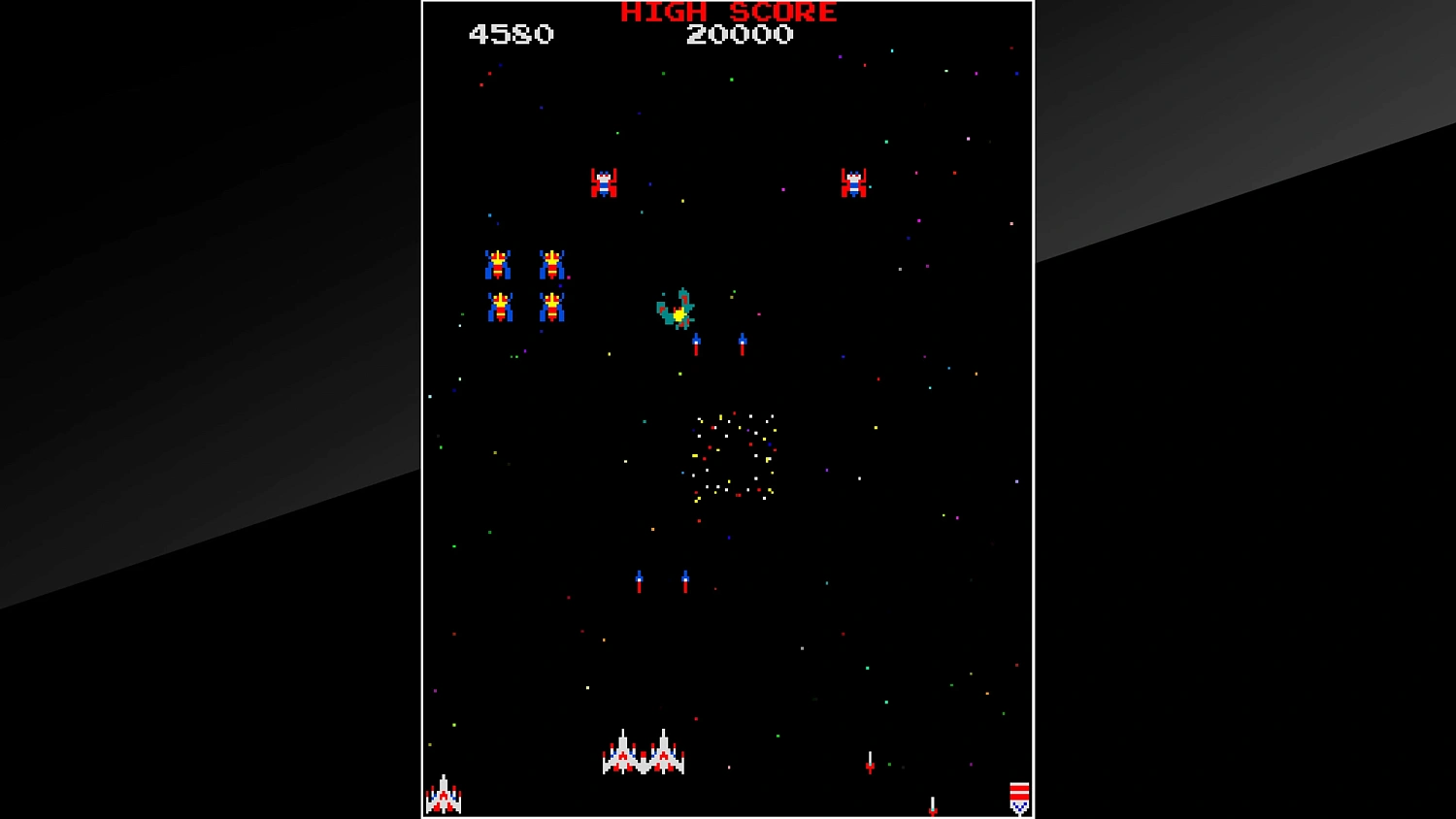Click the bottom-left bee of the four-bee group

498,307
